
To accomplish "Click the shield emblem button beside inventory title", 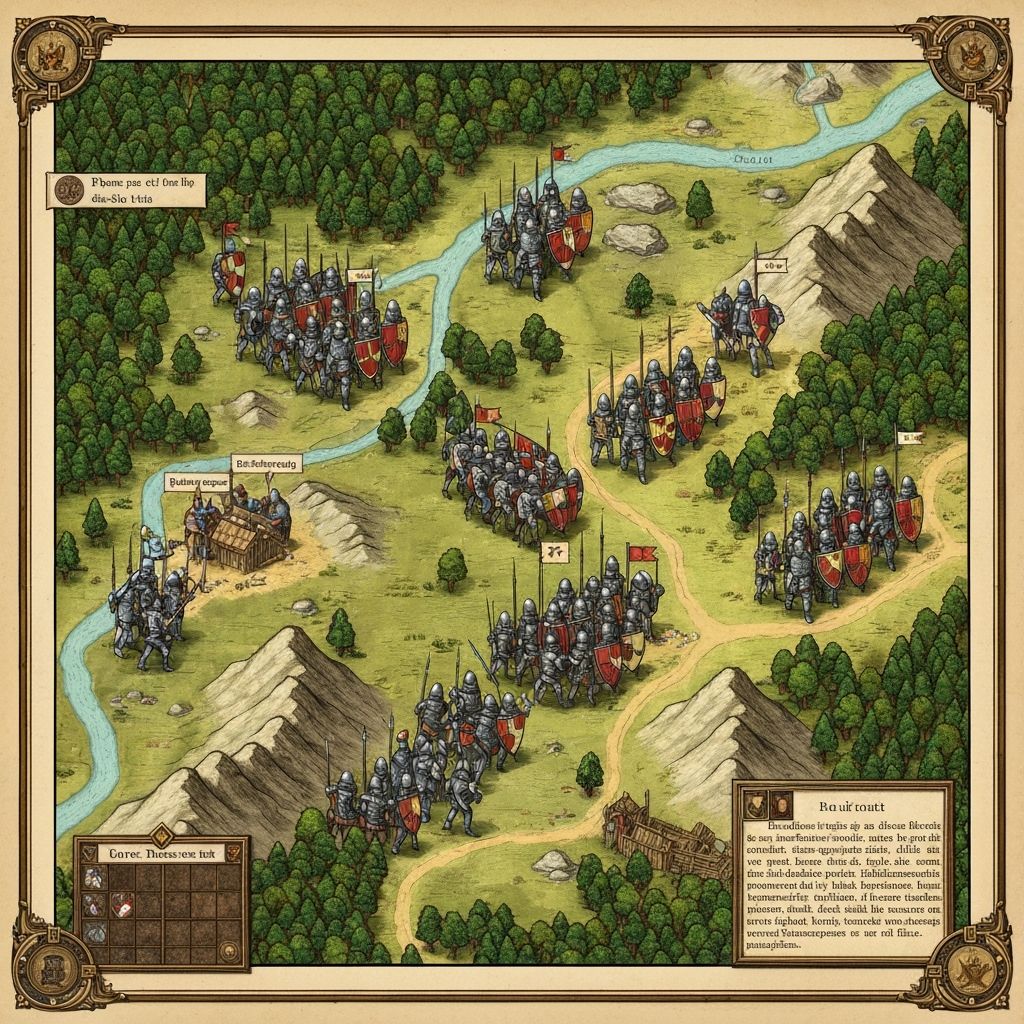I will tap(232, 852).
